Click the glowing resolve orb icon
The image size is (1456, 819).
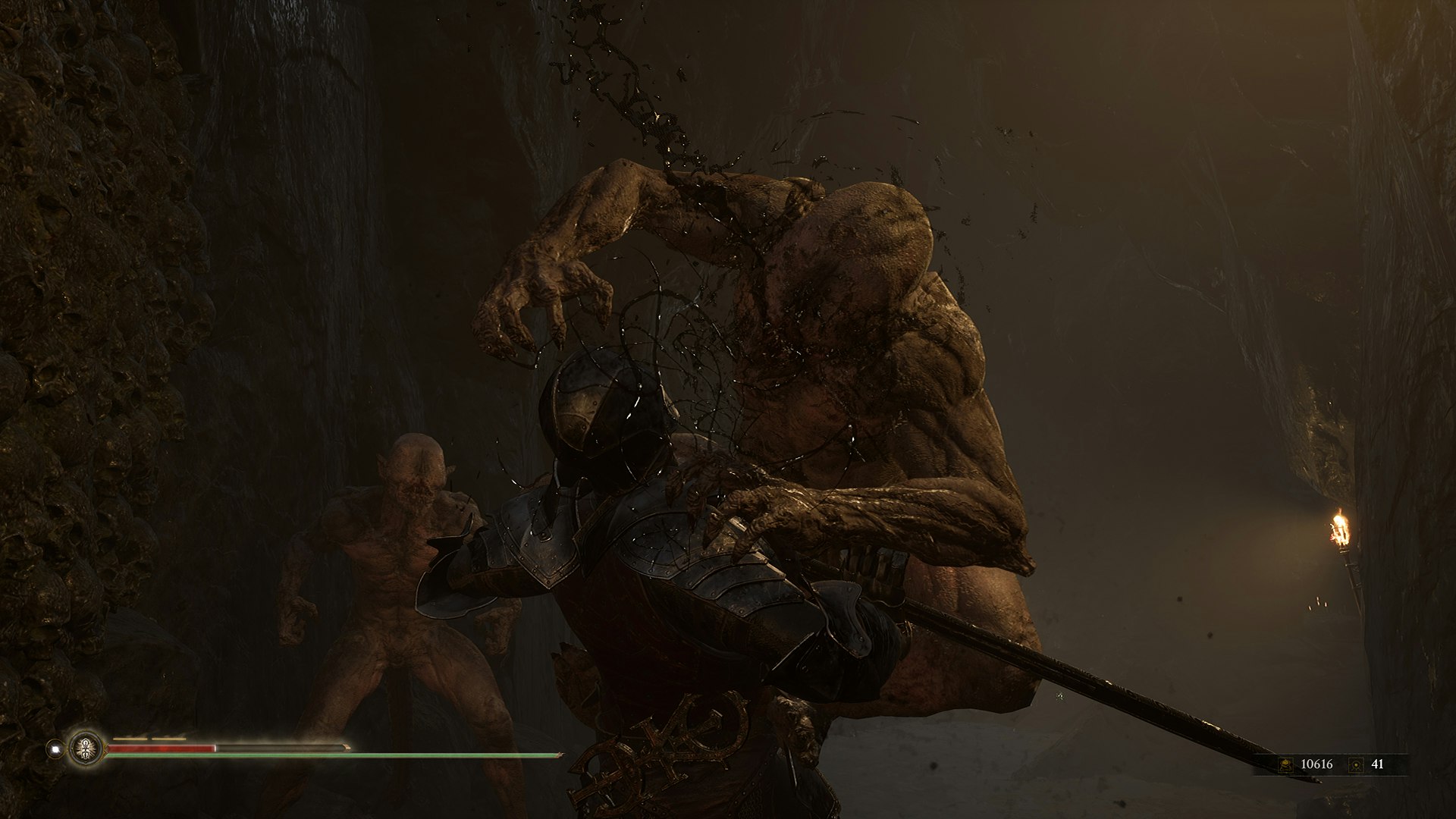55,748
